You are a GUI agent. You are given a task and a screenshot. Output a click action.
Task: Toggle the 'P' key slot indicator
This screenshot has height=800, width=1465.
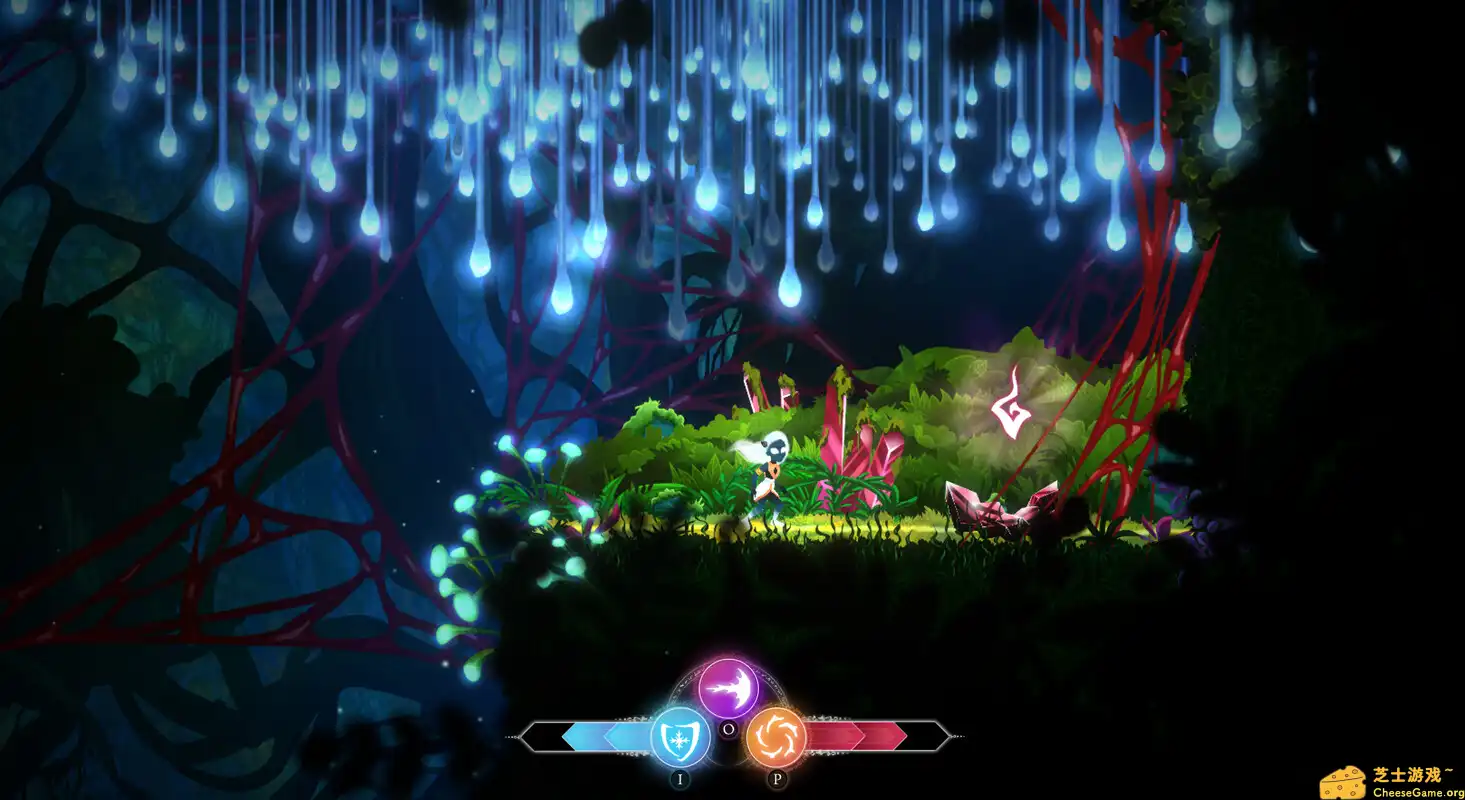776,777
